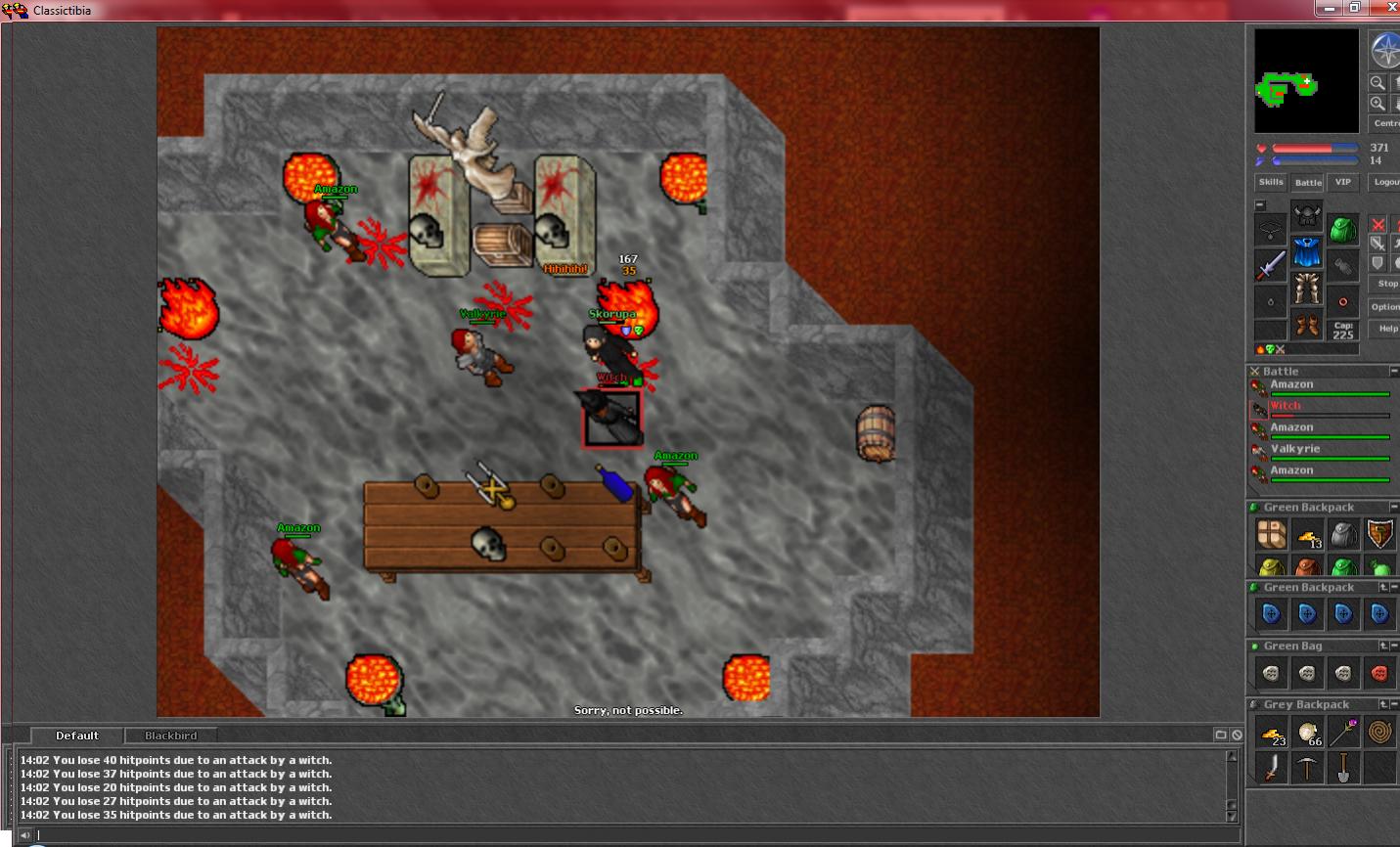
Task: Zoom in the minimap
Action: point(1377,104)
